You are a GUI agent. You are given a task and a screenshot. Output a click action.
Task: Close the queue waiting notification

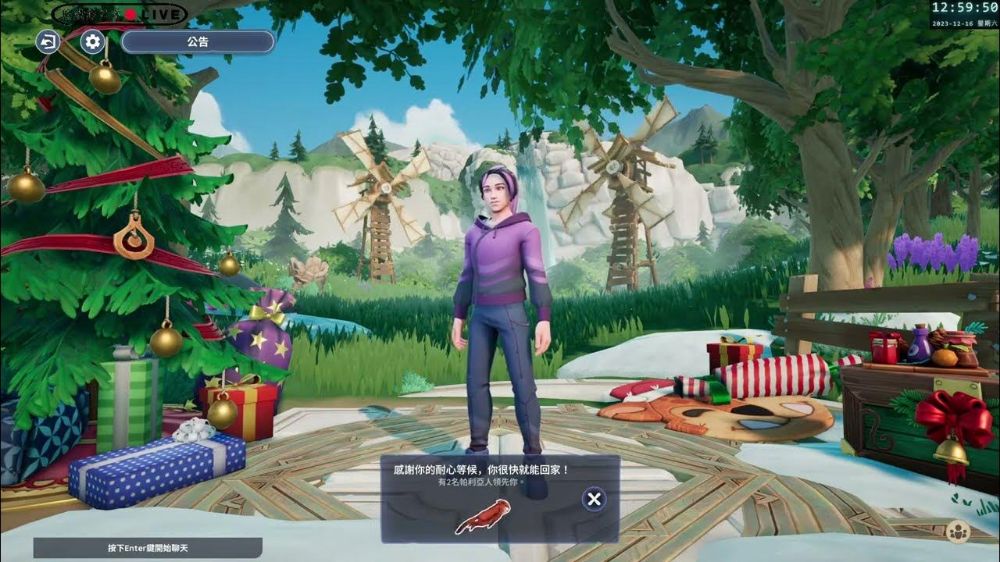594,499
